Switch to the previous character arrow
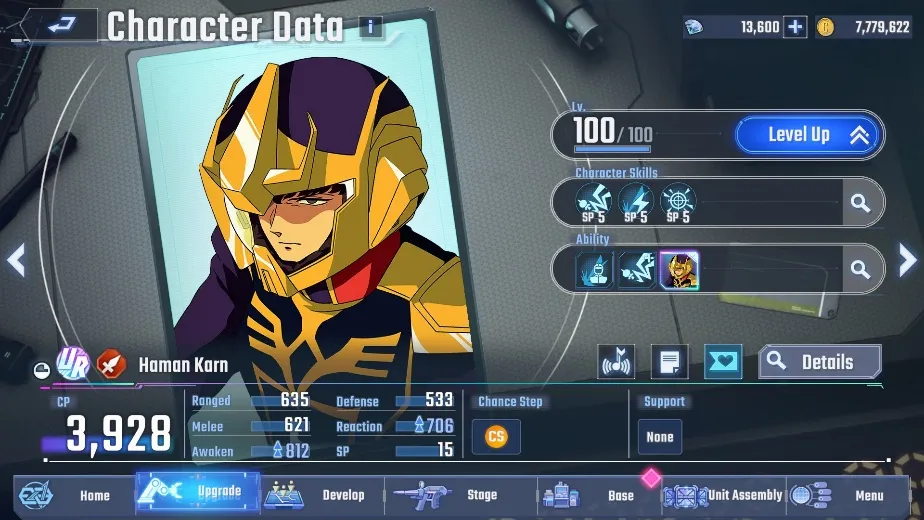Screen dimensions: 924x520 click(x=16, y=261)
